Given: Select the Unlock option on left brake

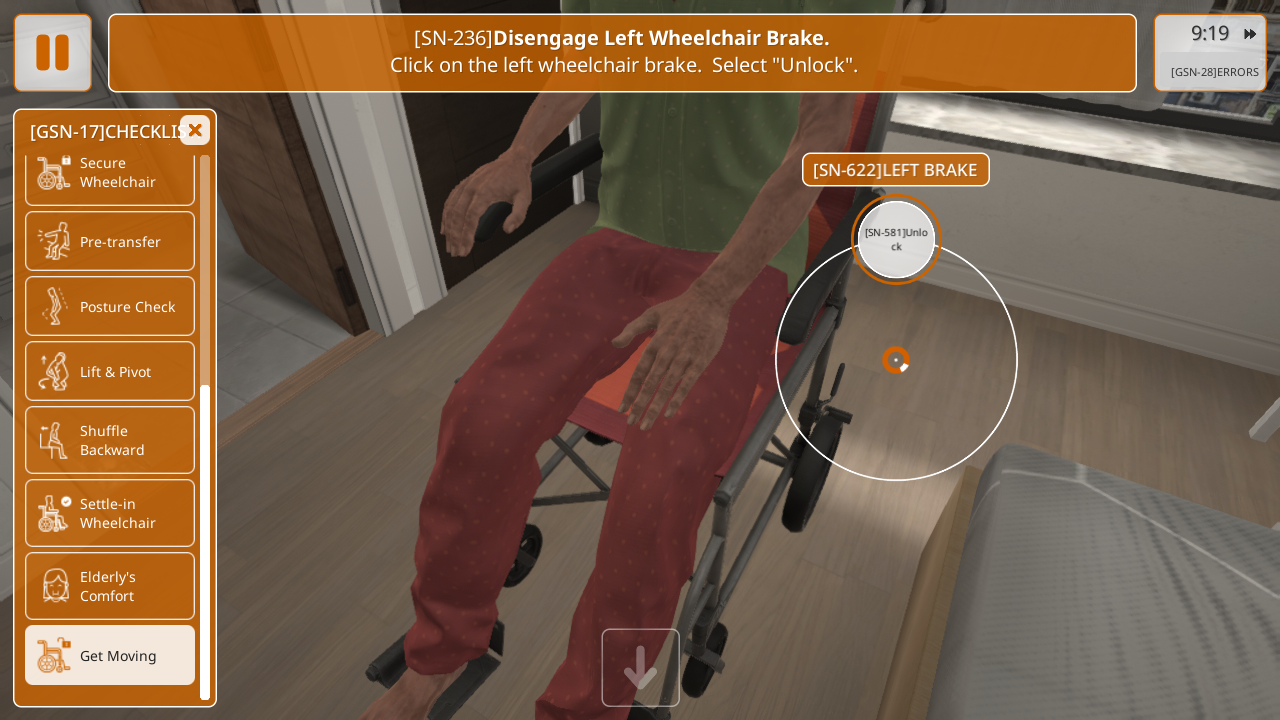Looking at the screenshot, I should click(896, 239).
